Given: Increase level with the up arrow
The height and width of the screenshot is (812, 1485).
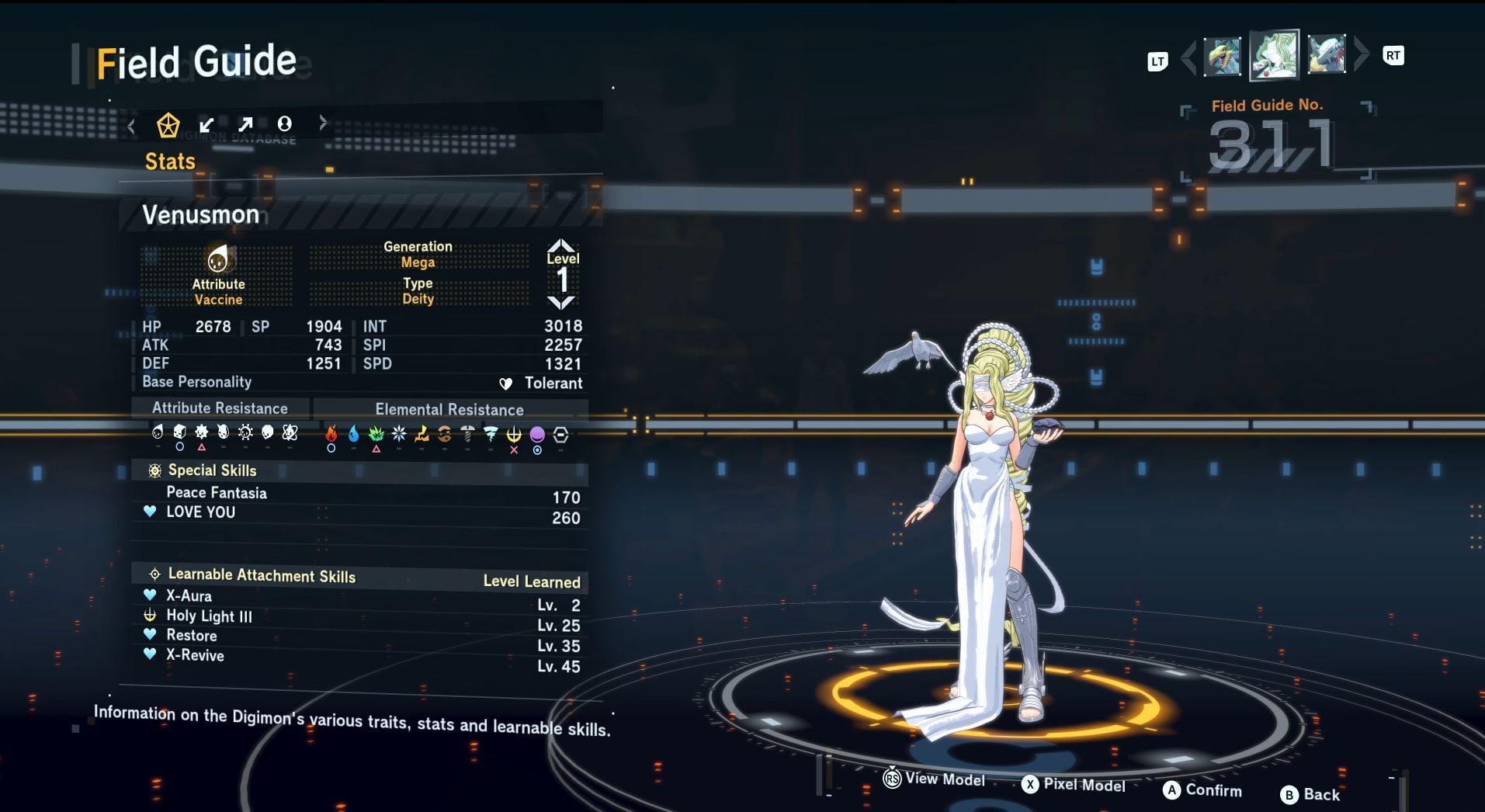Looking at the screenshot, I should click(561, 246).
